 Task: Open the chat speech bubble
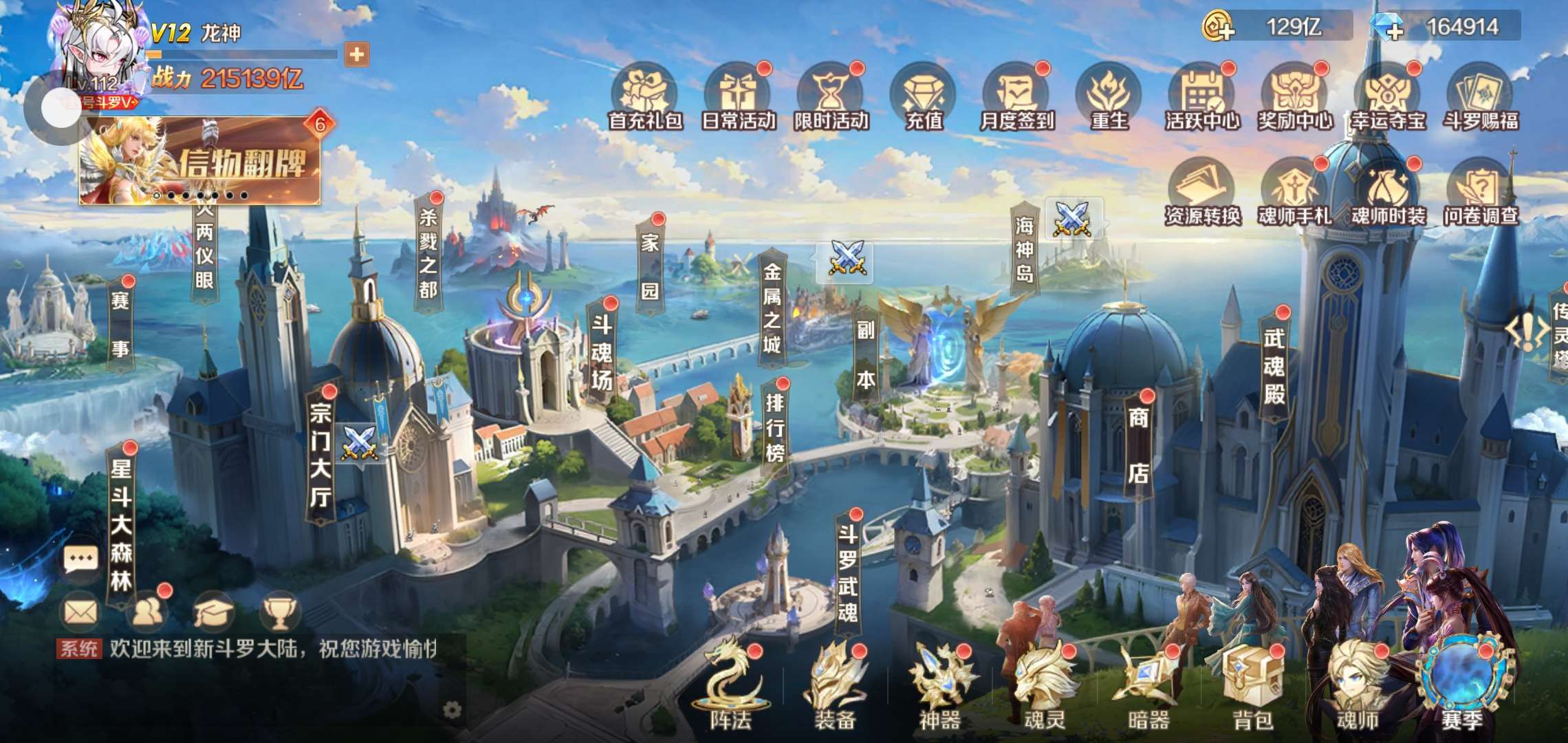click(80, 559)
